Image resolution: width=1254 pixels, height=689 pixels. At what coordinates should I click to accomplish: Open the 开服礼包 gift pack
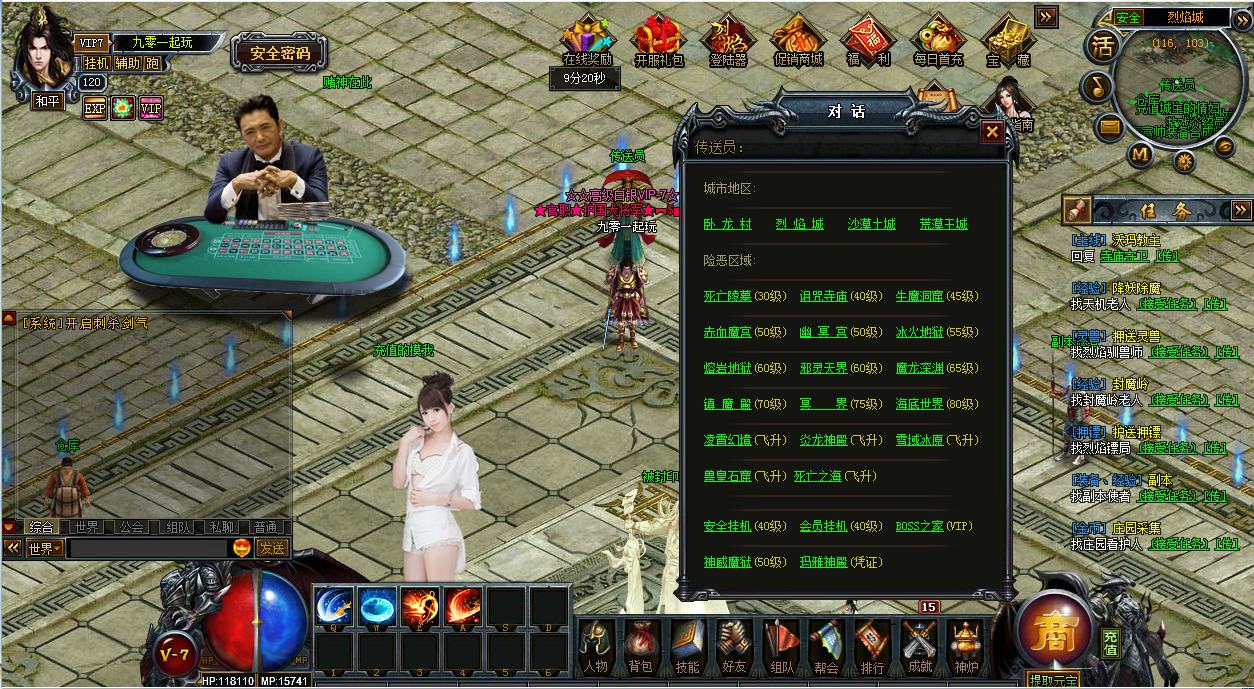[x=659, y=43]
